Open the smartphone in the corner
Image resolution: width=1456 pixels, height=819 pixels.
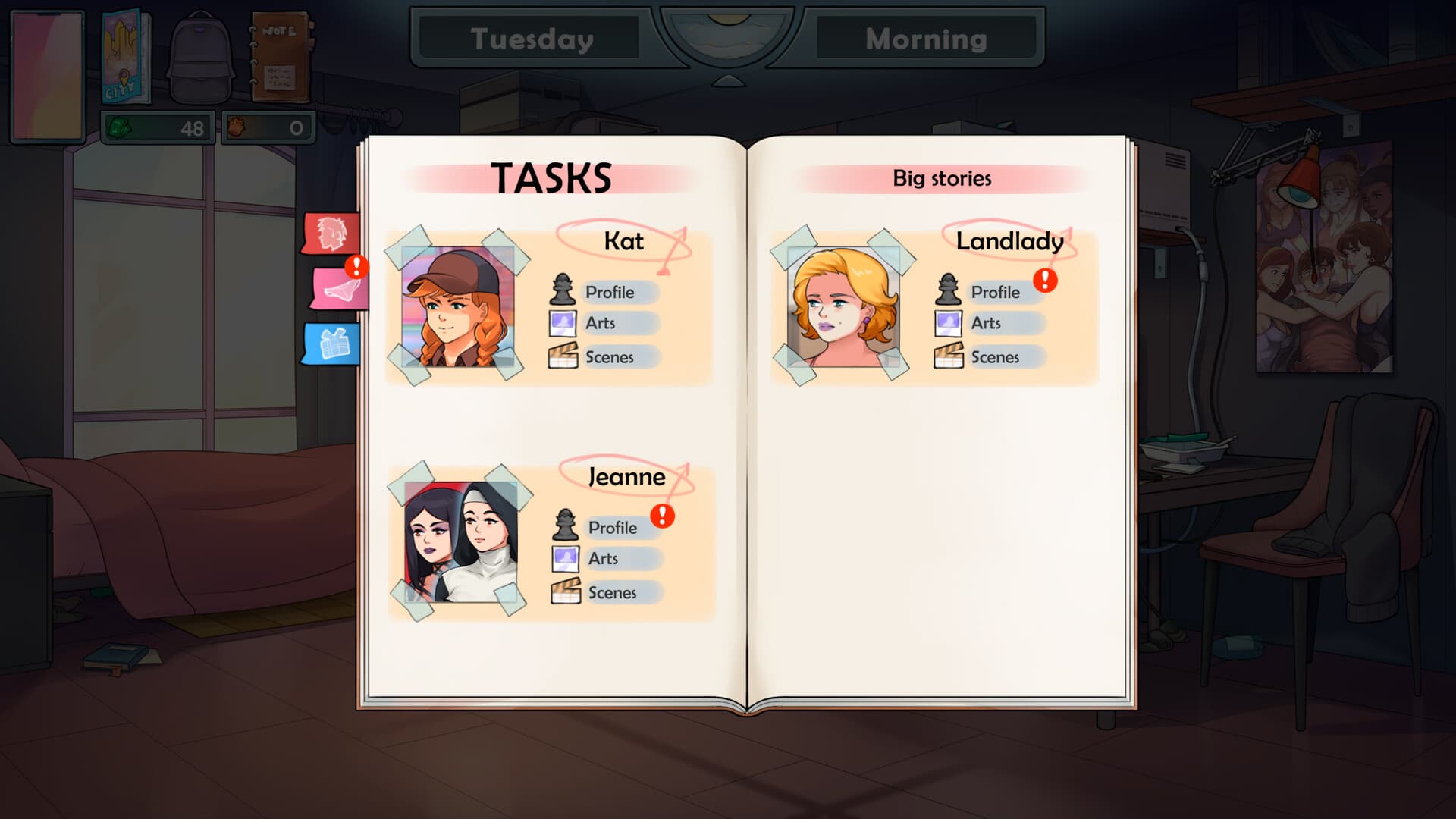(x=47, y=75)
